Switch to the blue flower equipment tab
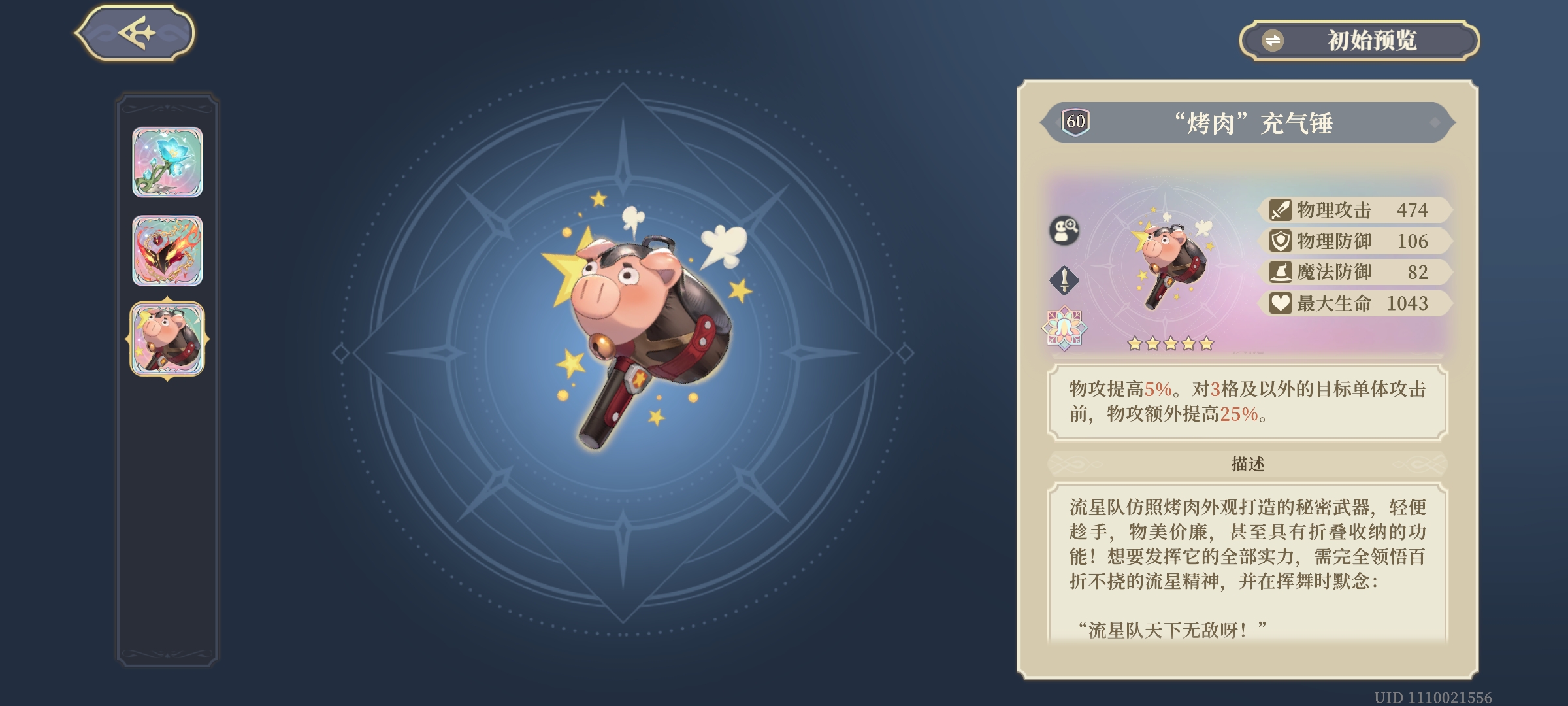This screenshot has width=1568, height=706. (x=169, y=163)
